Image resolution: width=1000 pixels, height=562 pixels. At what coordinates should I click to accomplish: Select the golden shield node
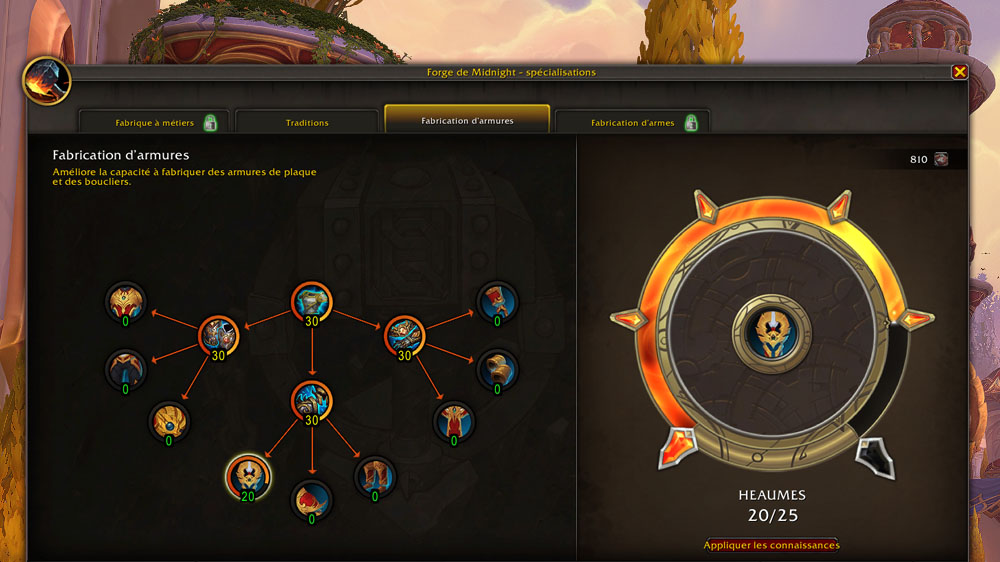click(x=169, y=422)
